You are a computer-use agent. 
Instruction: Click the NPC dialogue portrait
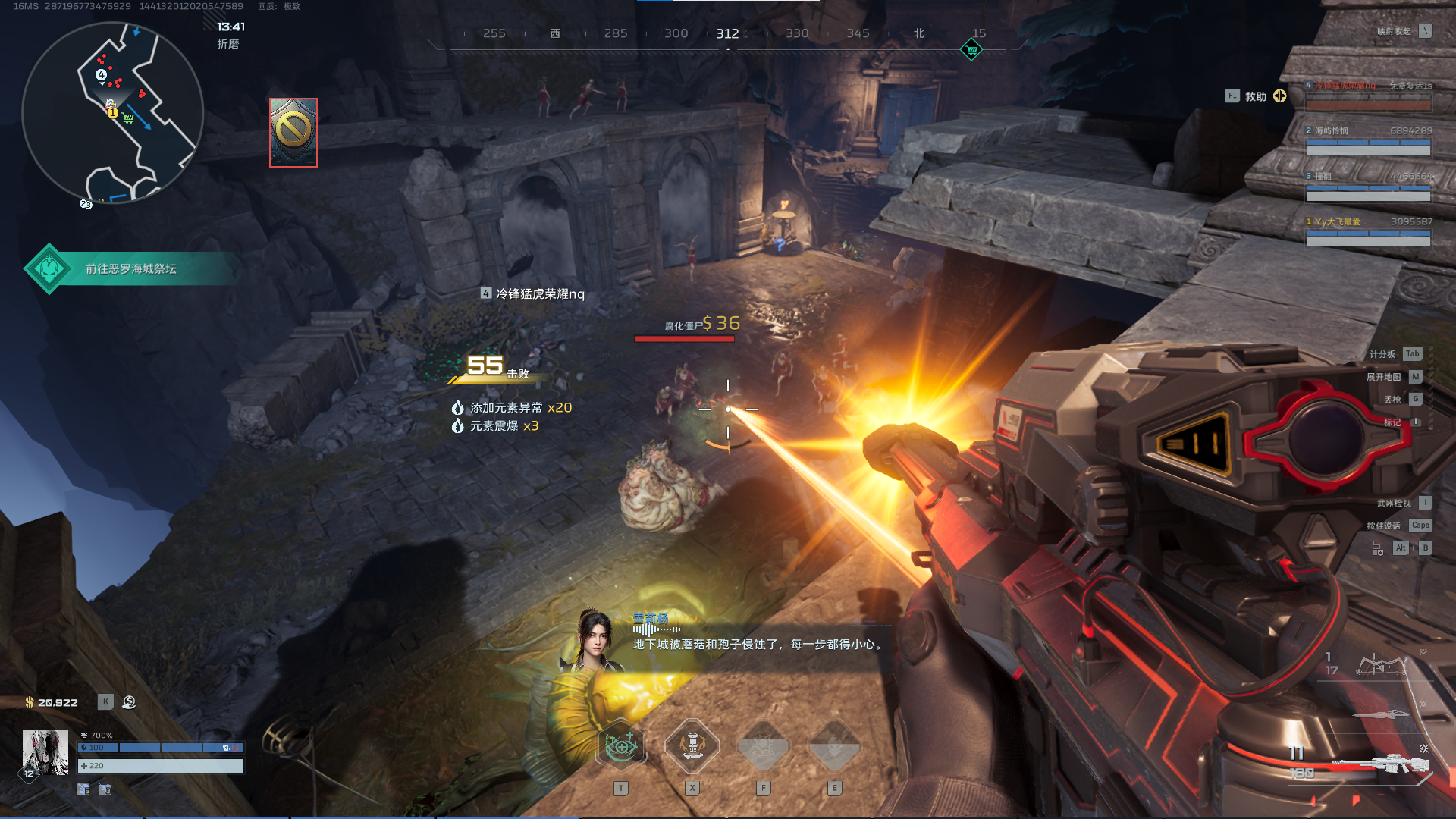595,641
